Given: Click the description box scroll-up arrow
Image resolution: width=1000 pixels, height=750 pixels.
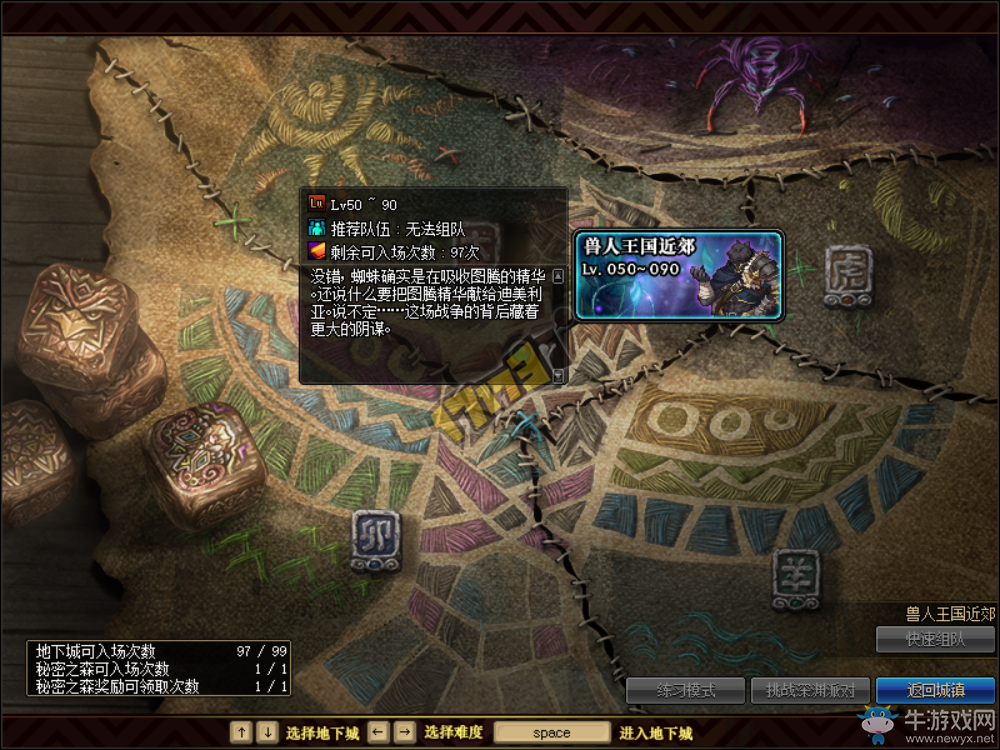Looking at the screenshot, I should (558, 274).
